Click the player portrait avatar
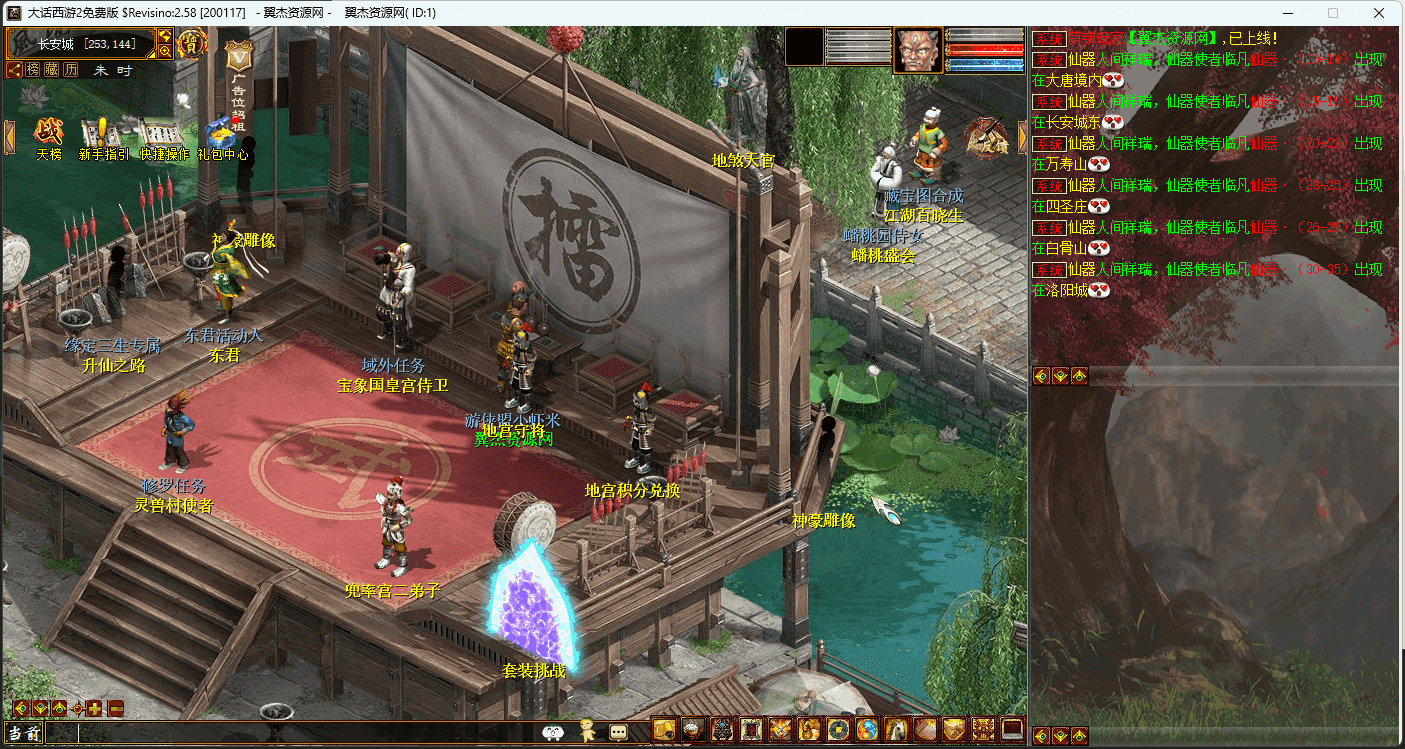 point(917,50)
